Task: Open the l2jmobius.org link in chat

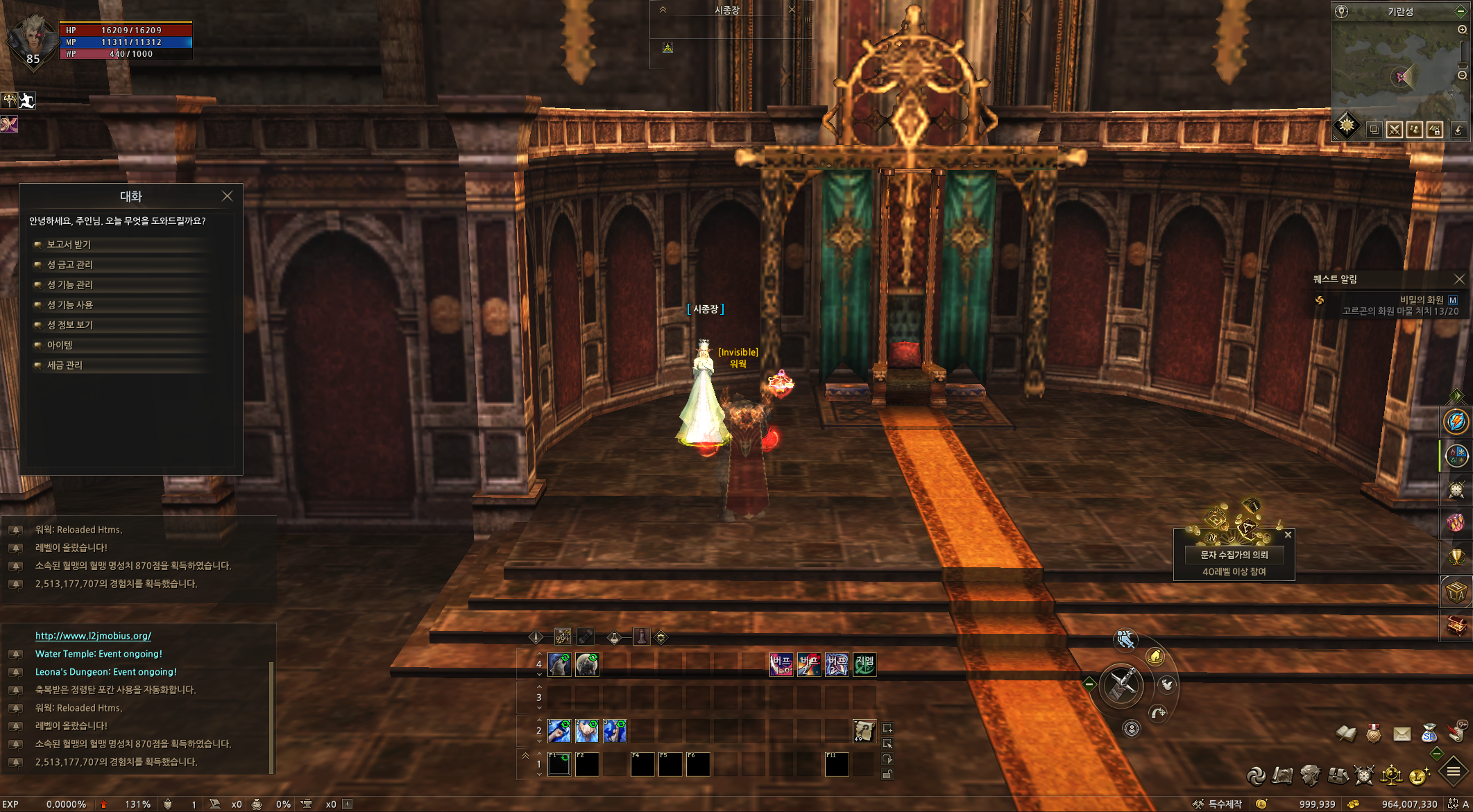Action: 93,635
